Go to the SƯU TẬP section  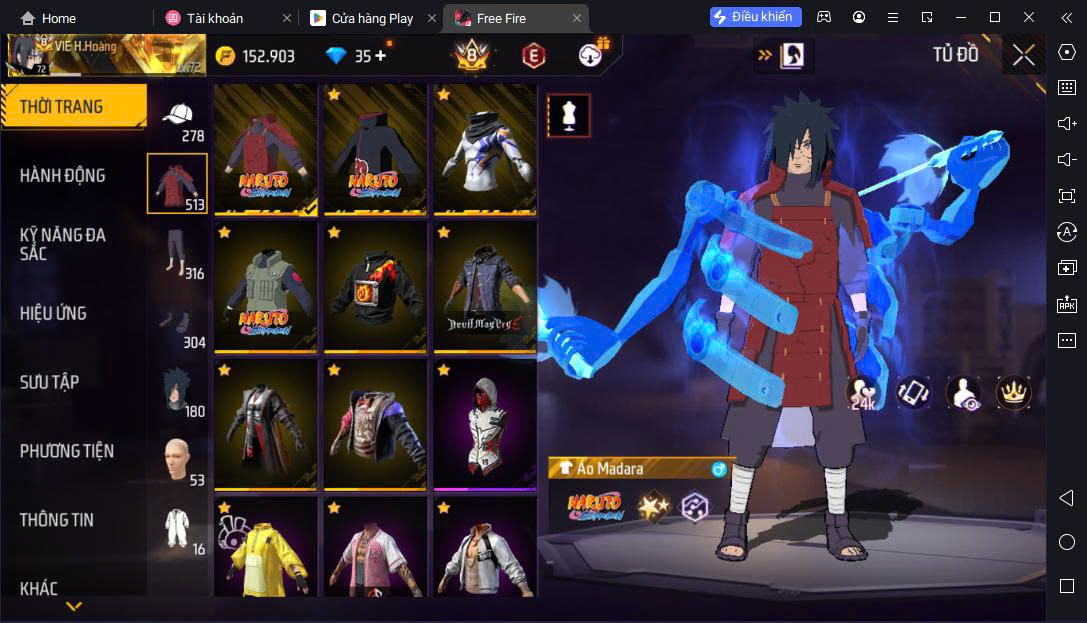click(x=50, y=382)
